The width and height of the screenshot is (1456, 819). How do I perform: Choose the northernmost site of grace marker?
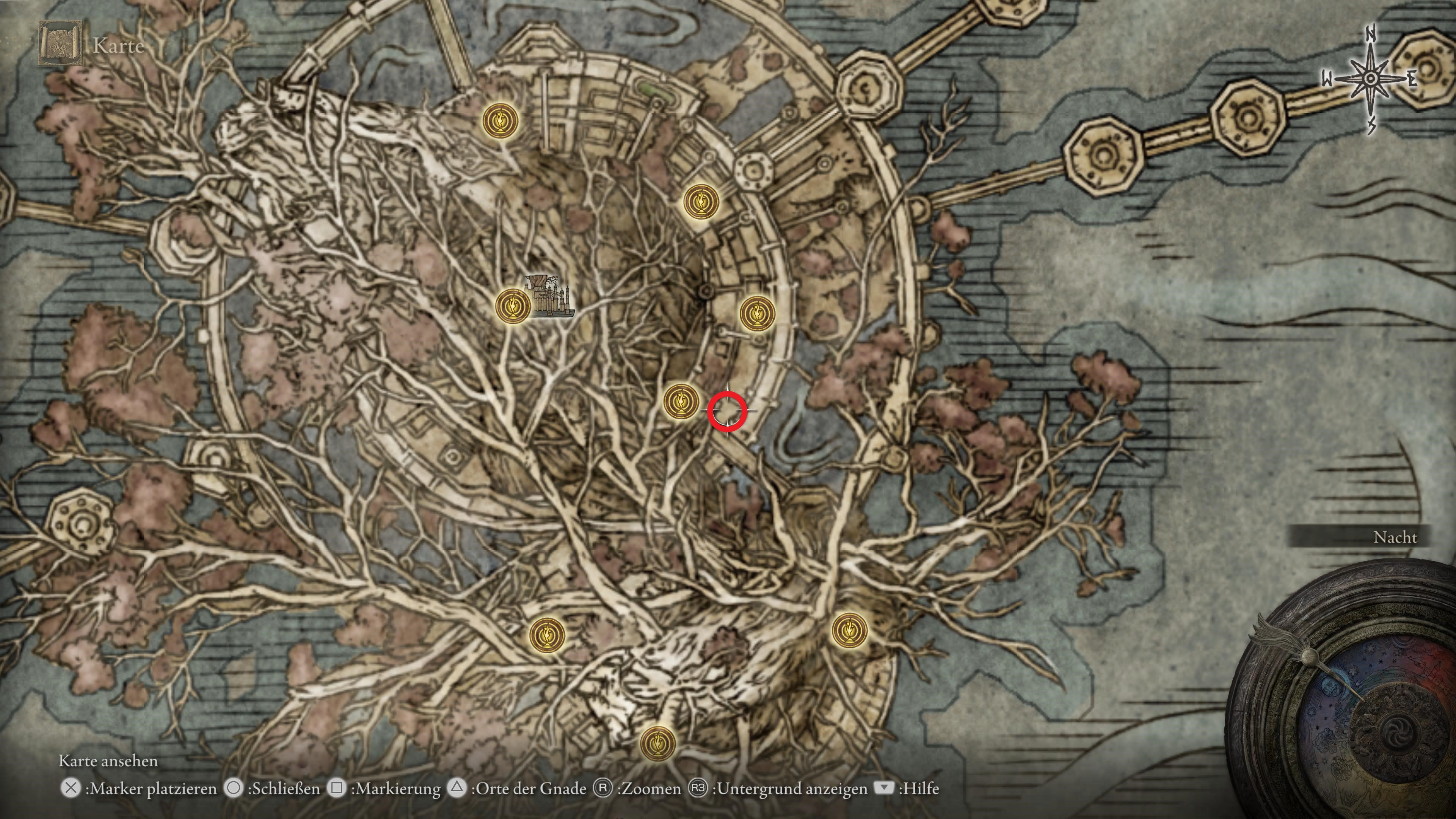(500, 121)
